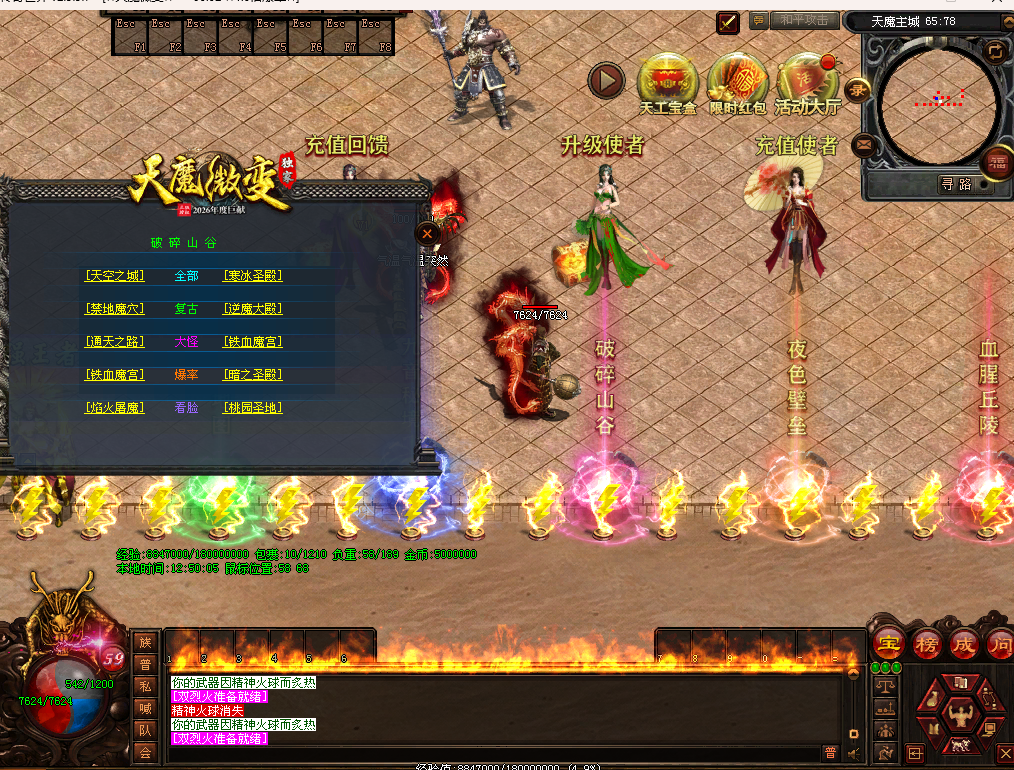Viewport: 1014px width, 770px height.
Task: Open the 天工宝盒 treasure box icon
Action: [668, 81]
